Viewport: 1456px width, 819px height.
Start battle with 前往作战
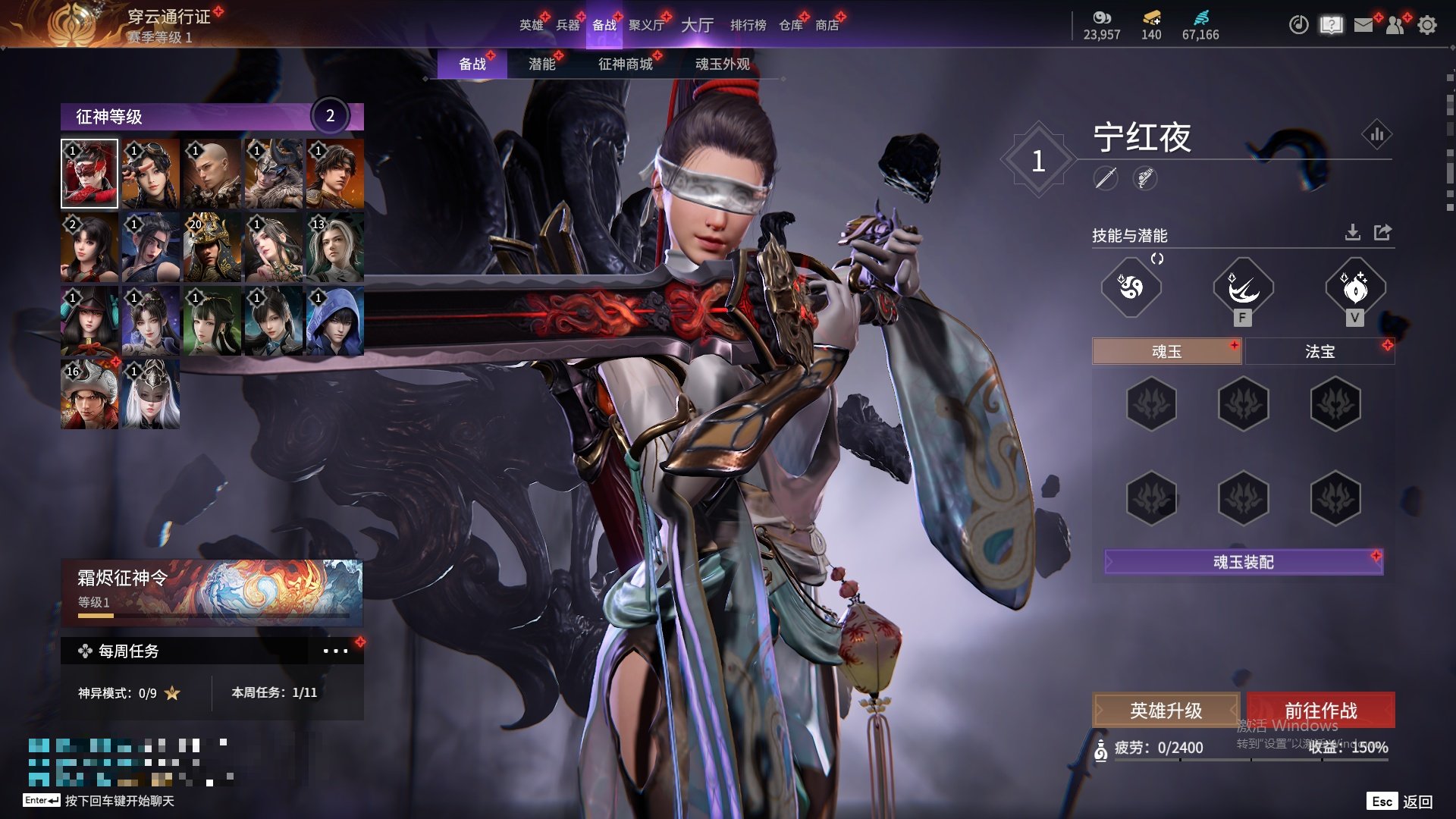[1320, 711]
